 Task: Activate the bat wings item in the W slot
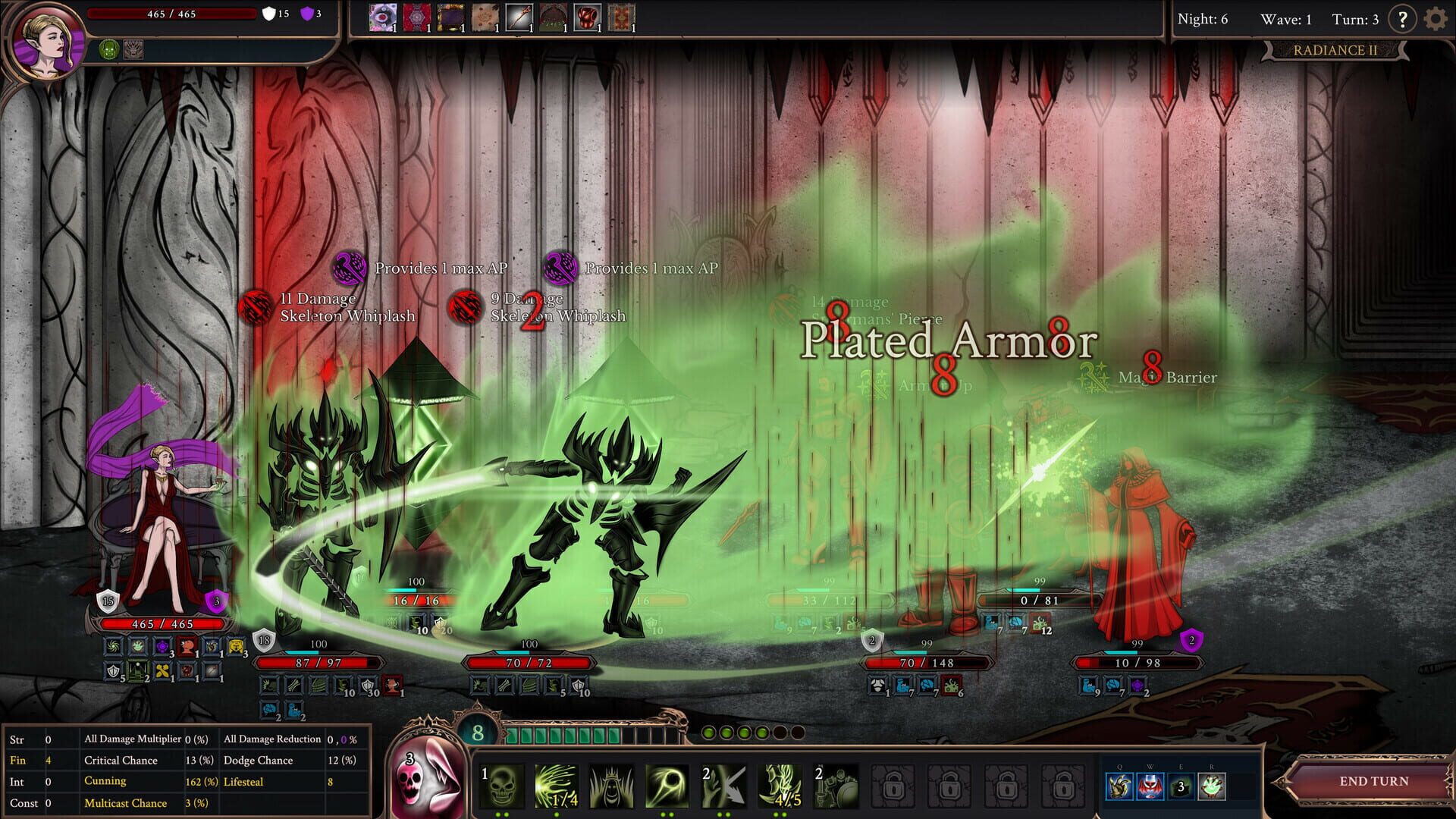[x=1151, y=787]
